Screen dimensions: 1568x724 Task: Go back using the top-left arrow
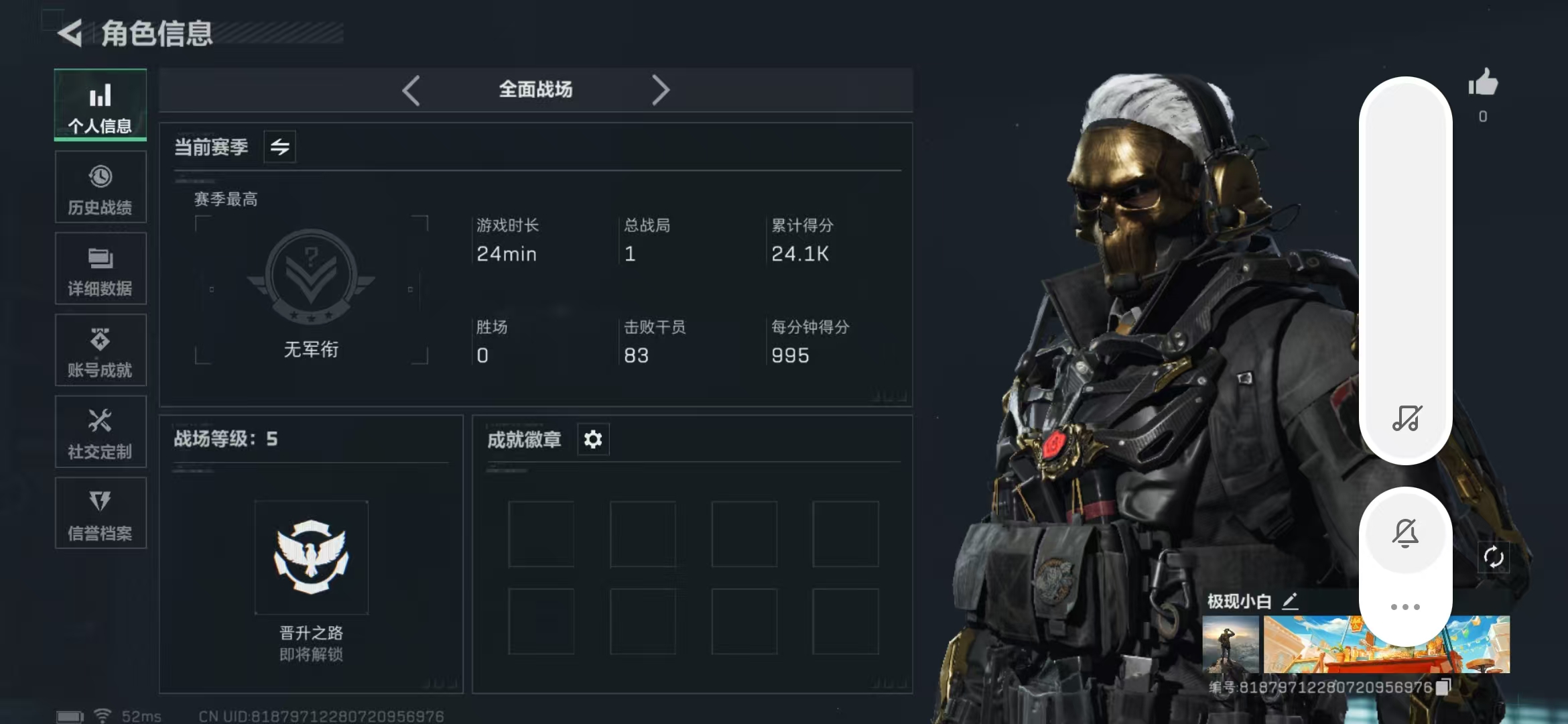click(x=70, y=33)
